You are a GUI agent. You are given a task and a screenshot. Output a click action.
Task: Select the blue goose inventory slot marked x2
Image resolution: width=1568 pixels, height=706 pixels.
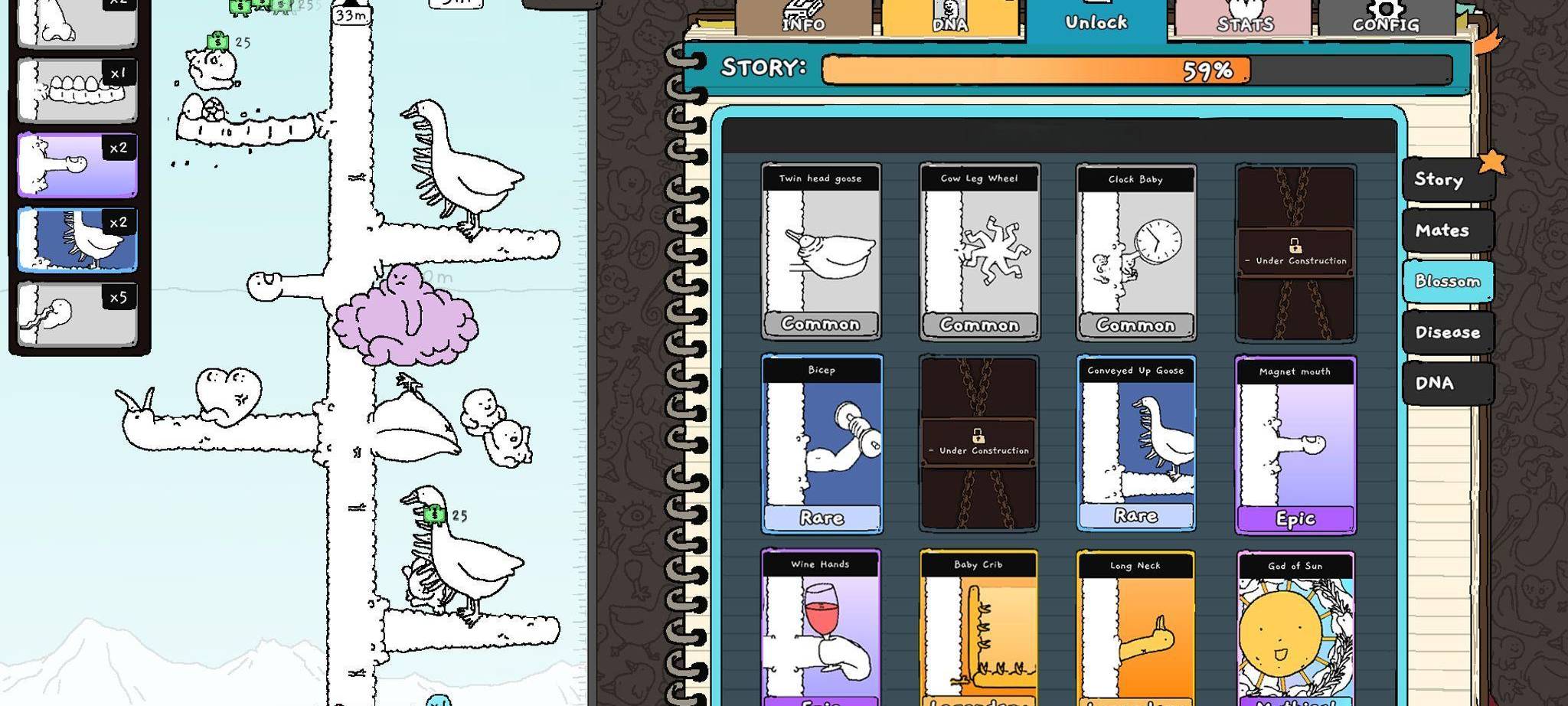click(77, 237)
